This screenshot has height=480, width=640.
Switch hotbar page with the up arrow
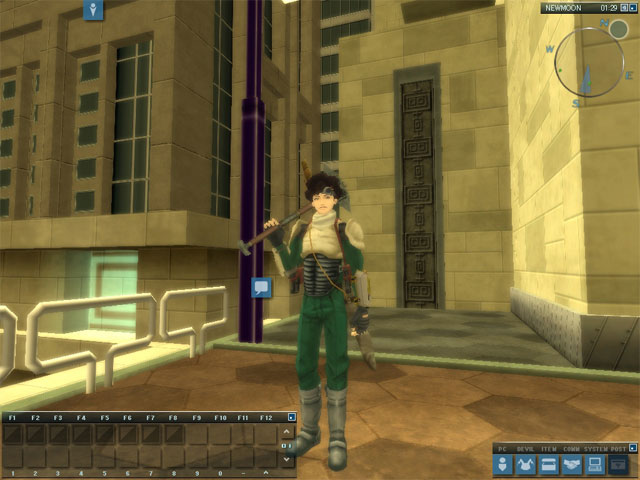click(290, 433)
